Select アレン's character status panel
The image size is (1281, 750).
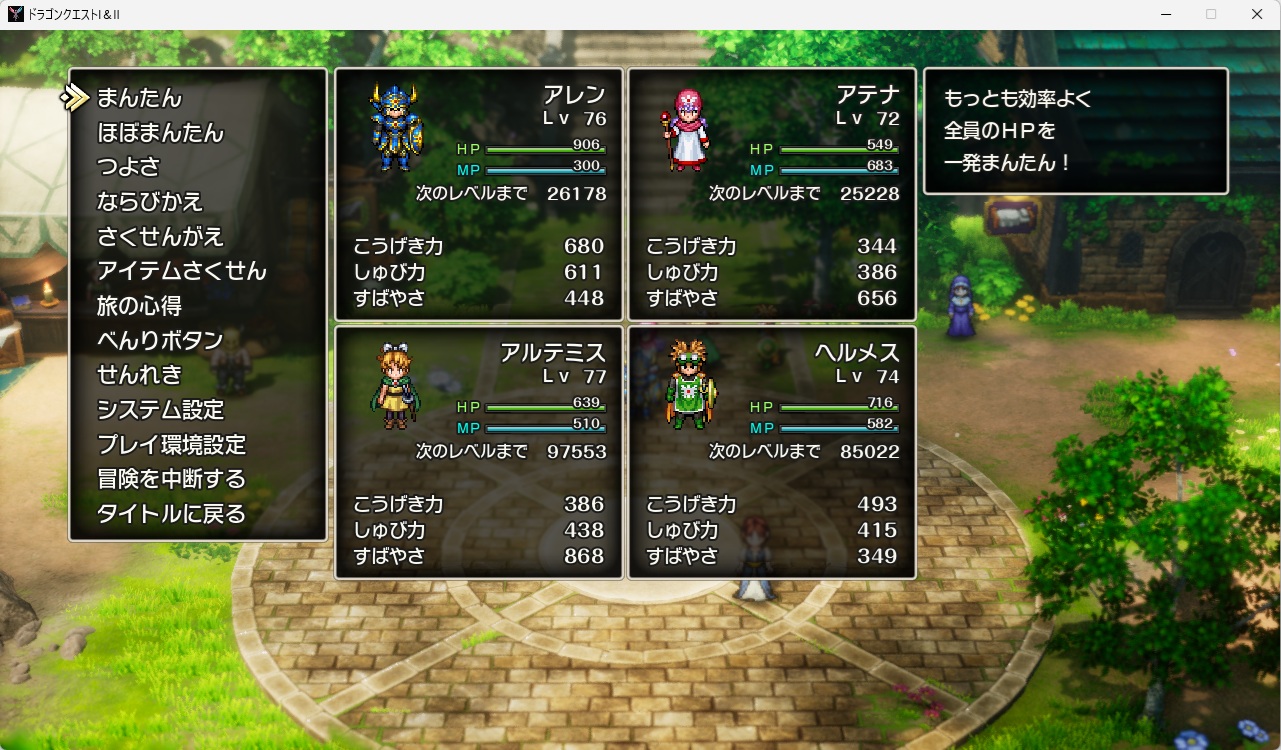click(479, 194)
